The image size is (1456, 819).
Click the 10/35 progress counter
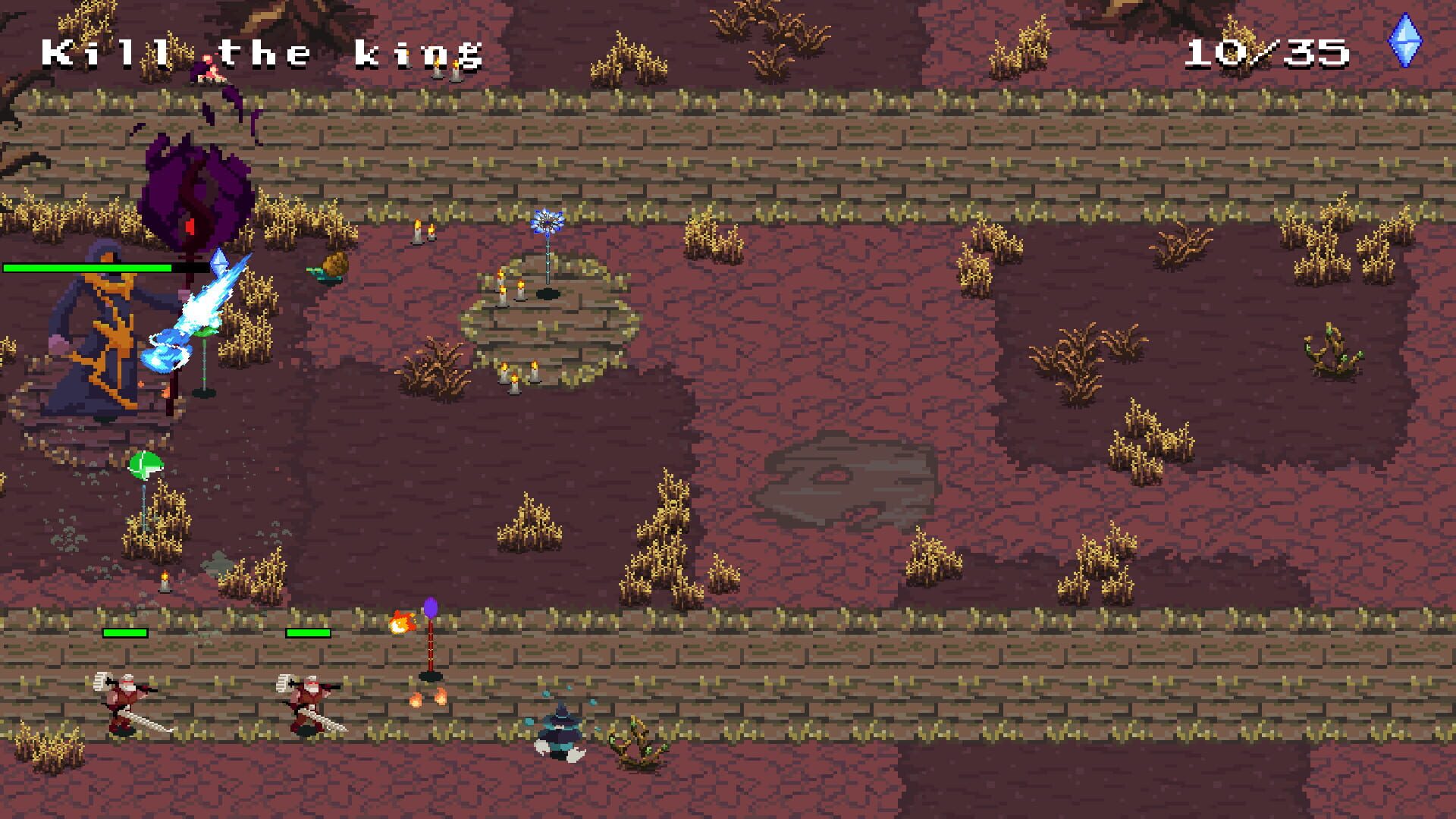1270,52
